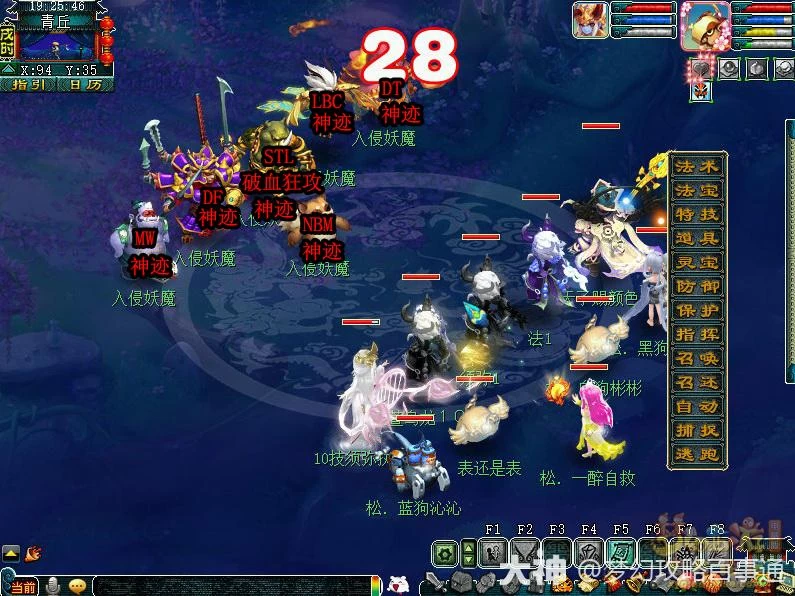Select the 捕捉 capture command
Image resolution: width=795 pixels, height=596 pixels.
[697, 431]
